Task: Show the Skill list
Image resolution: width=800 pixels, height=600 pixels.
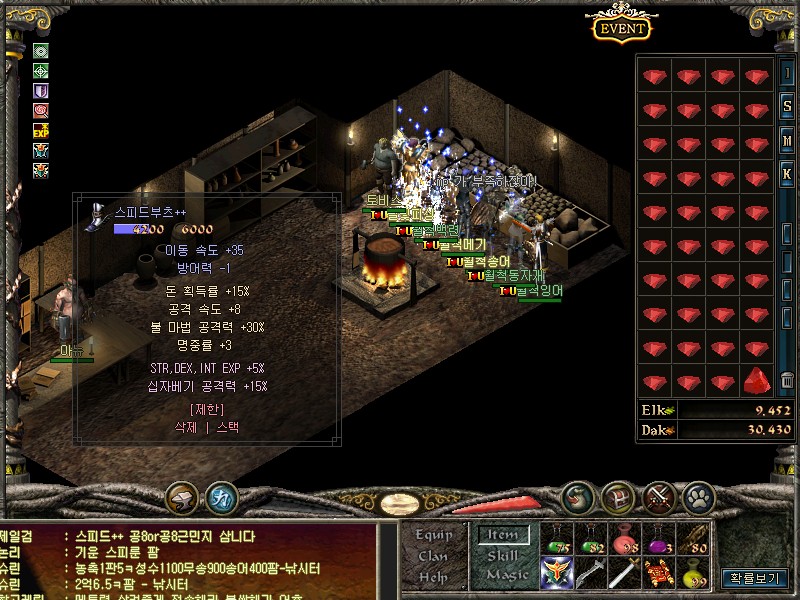Action: pyautogui.click(x=501, y=556)
